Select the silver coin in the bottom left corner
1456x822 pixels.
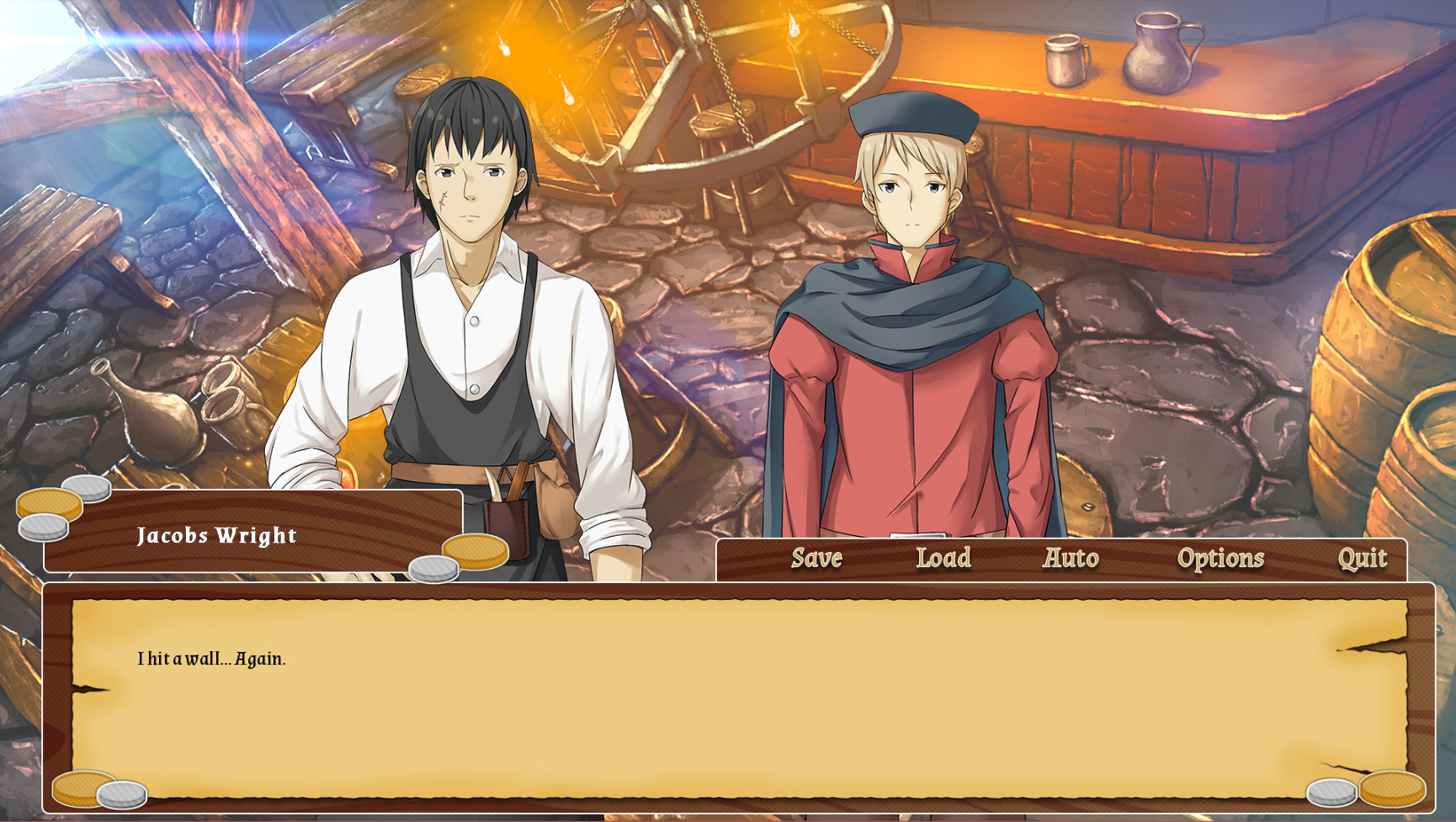click(x=122, y=794)
